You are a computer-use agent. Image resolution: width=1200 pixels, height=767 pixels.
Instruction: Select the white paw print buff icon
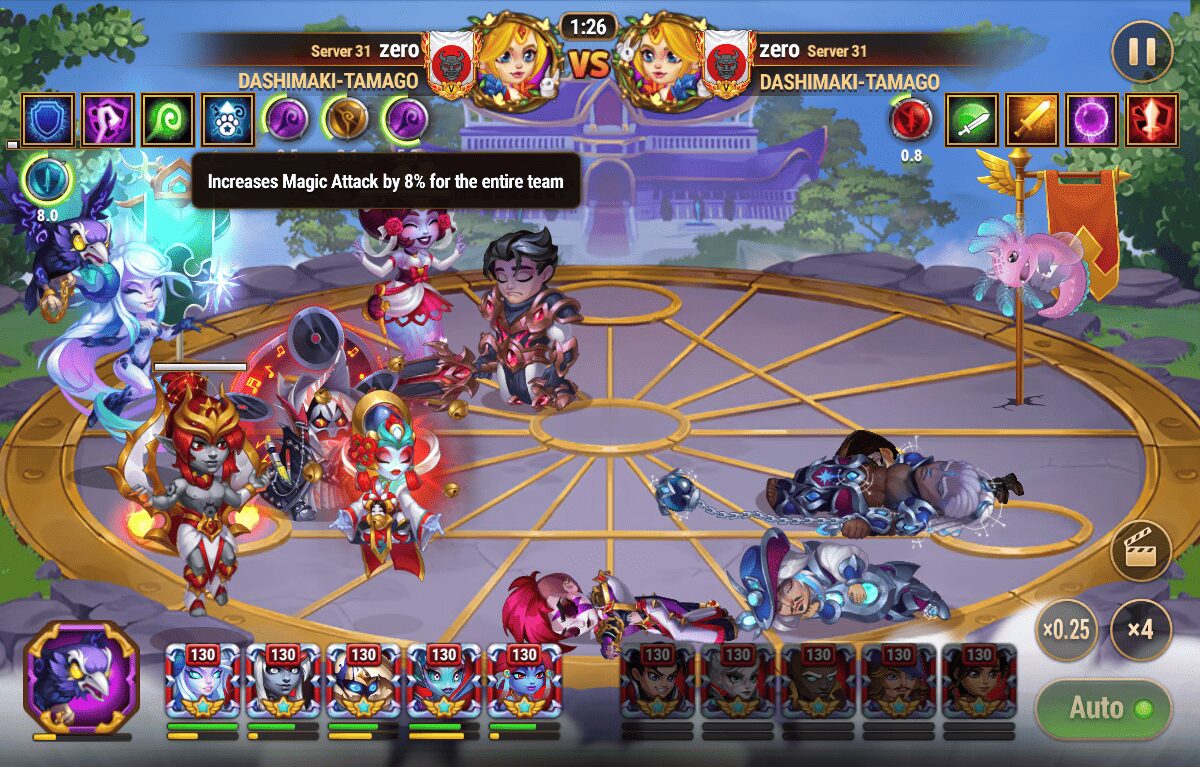pyautogui.click(x=227, y=119)
